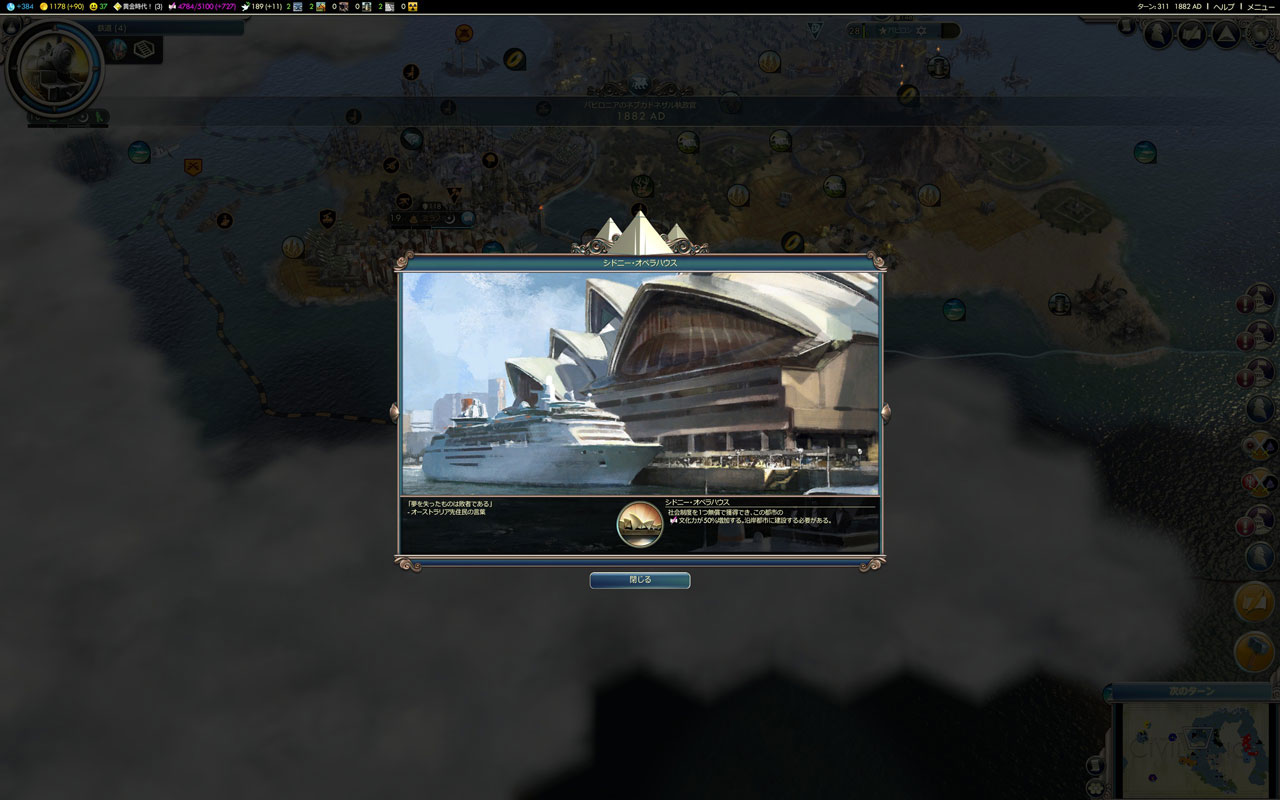Open the diplomacy advisor portrait button
This screenshot has width=1280, height=800.
click(x=1158, y=35)
